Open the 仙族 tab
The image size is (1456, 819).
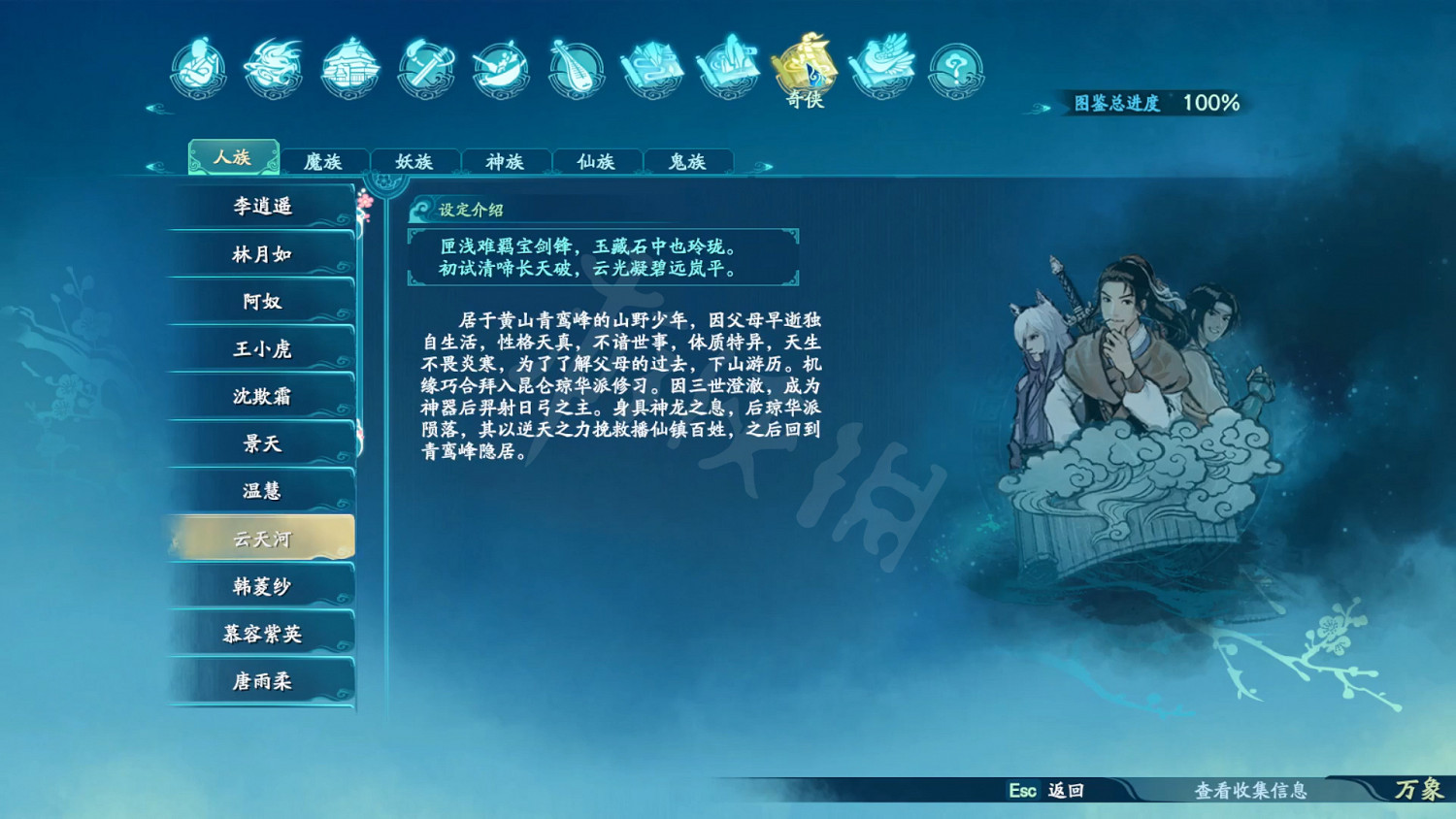pyautogui.click(x=597, y=161)
